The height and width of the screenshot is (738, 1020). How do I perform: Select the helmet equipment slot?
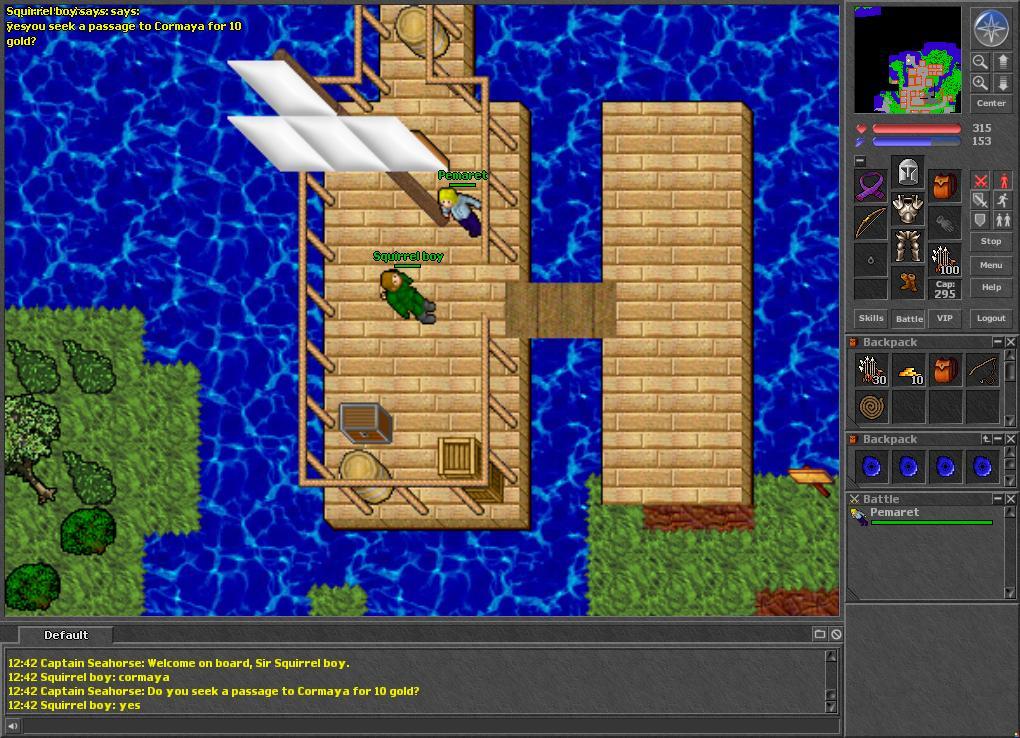tap(907, 173)
